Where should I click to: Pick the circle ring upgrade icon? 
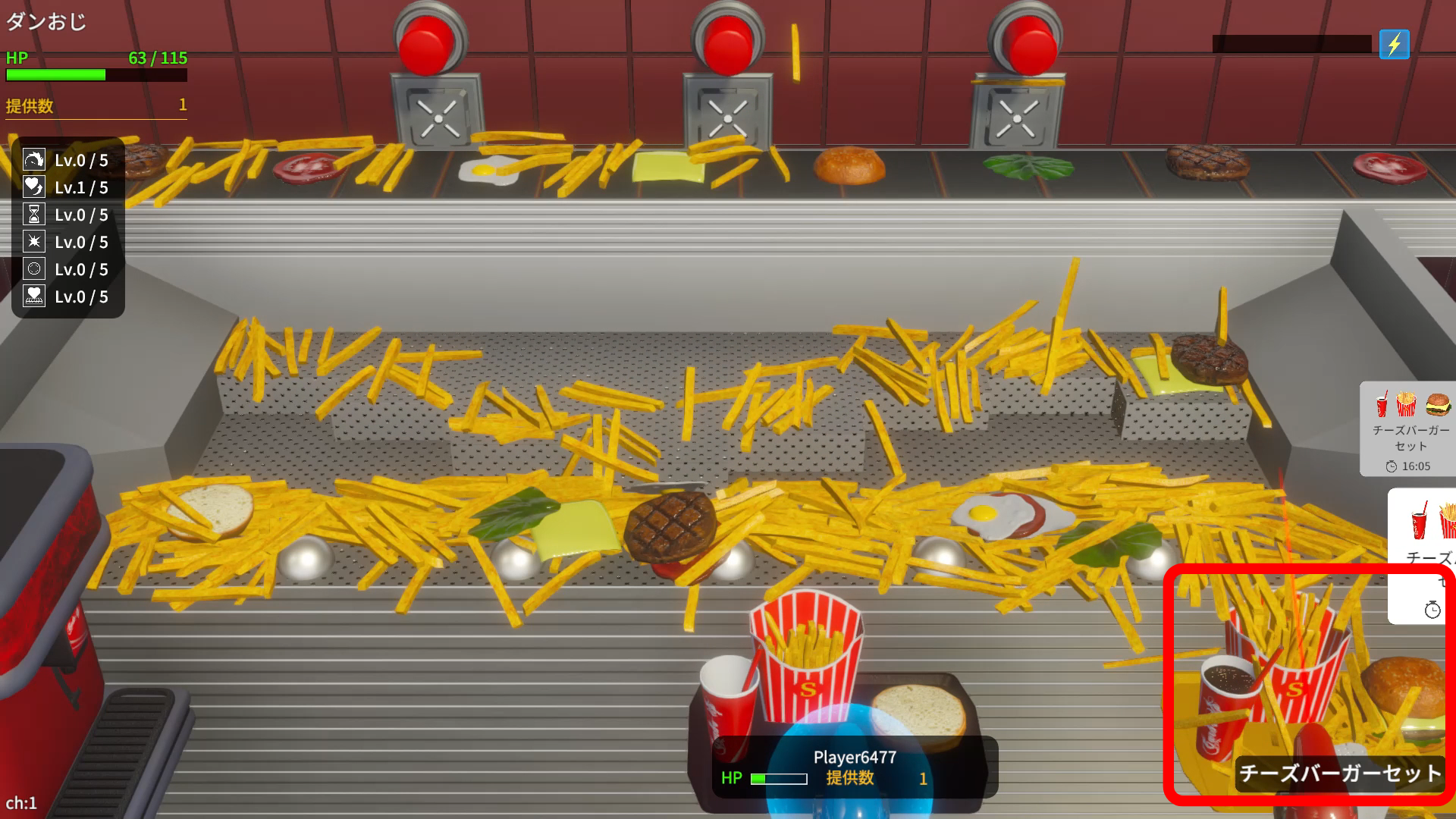(x=34, y=269)
